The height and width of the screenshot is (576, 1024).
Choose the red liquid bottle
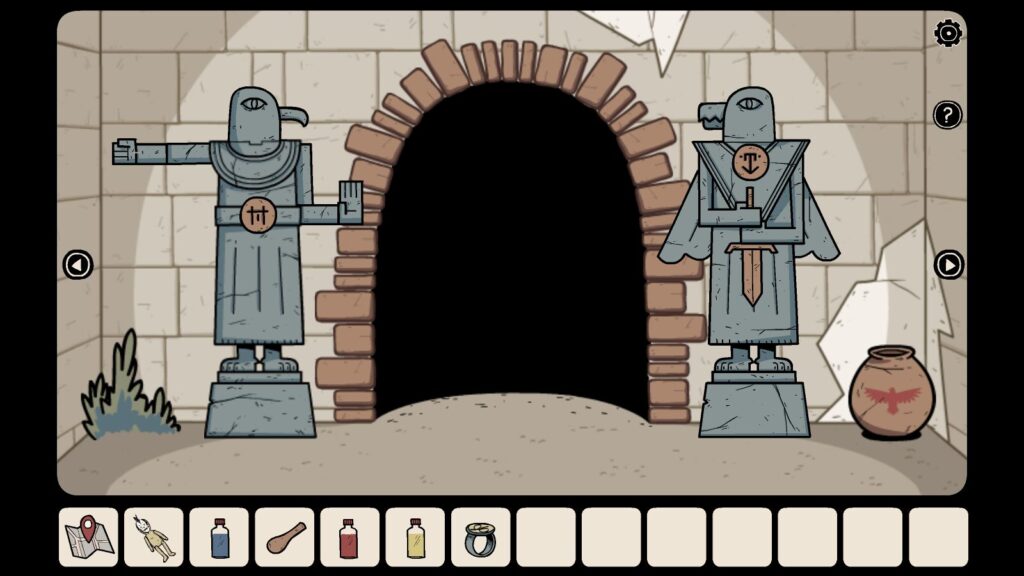[350, 537]
